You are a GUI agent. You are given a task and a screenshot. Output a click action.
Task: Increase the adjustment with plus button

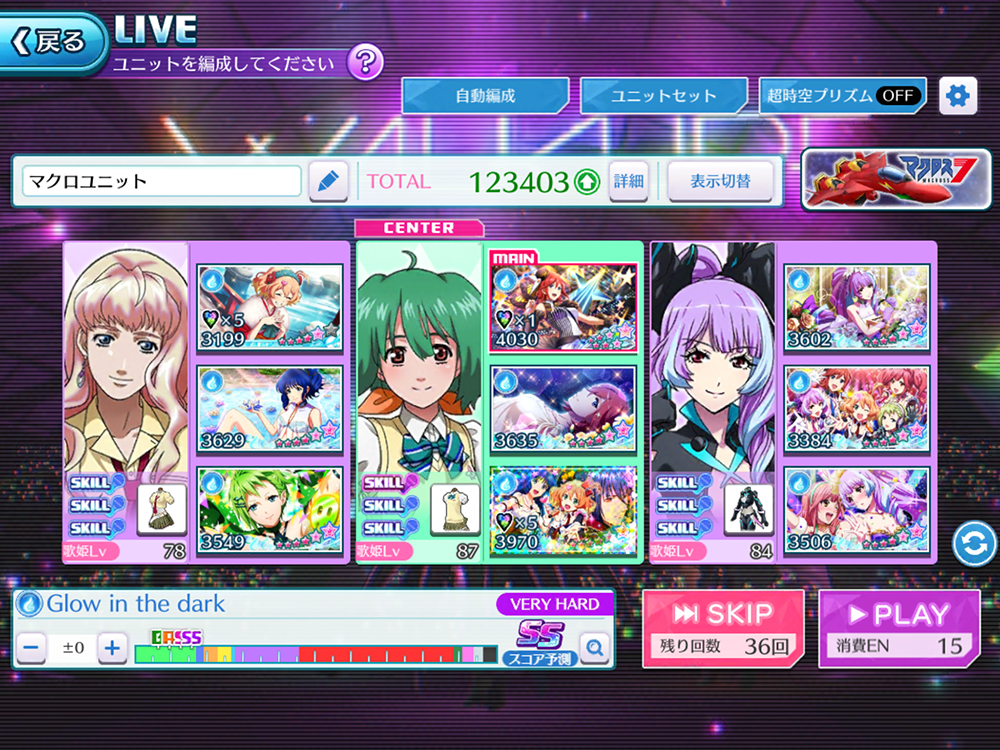tap(112, 648)
